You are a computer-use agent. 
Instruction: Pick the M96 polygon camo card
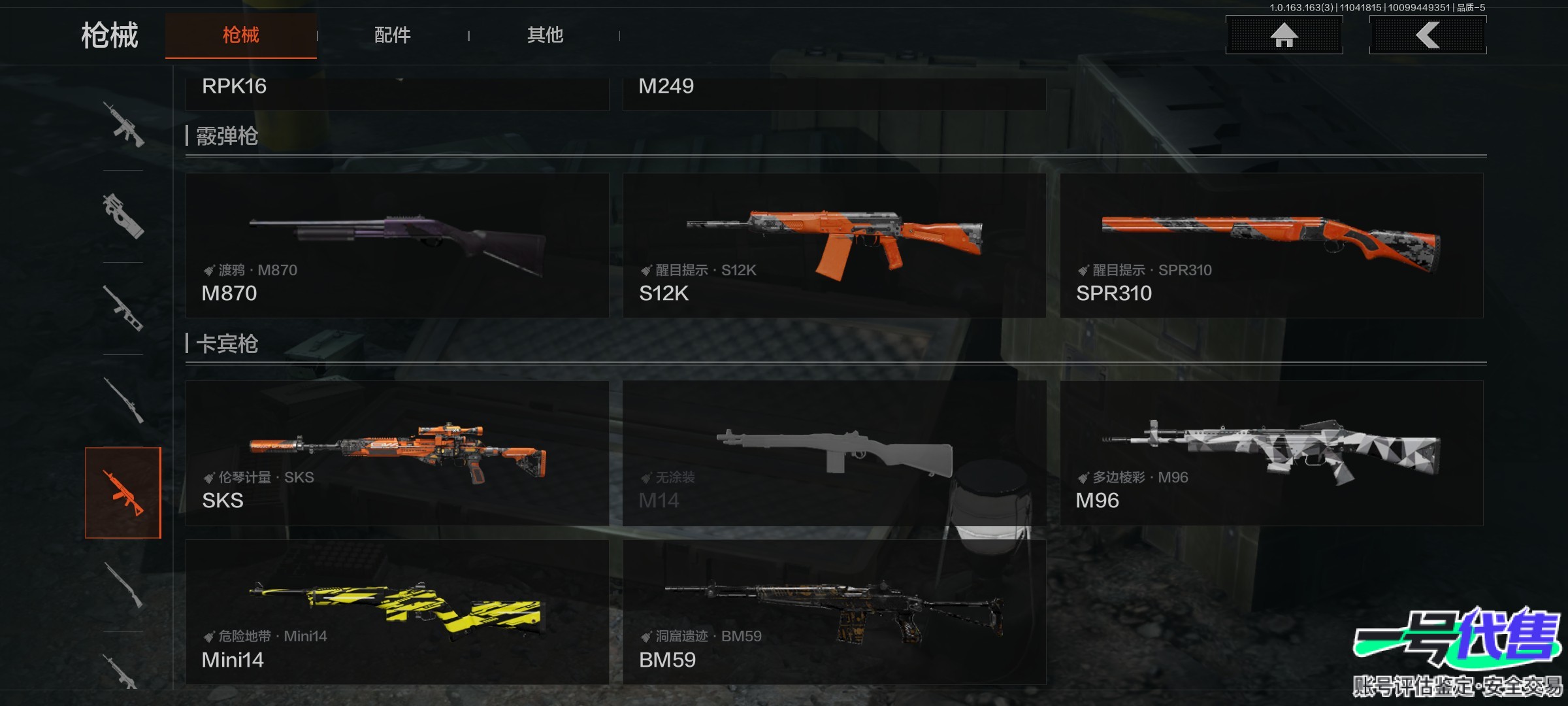[1271, 454]
